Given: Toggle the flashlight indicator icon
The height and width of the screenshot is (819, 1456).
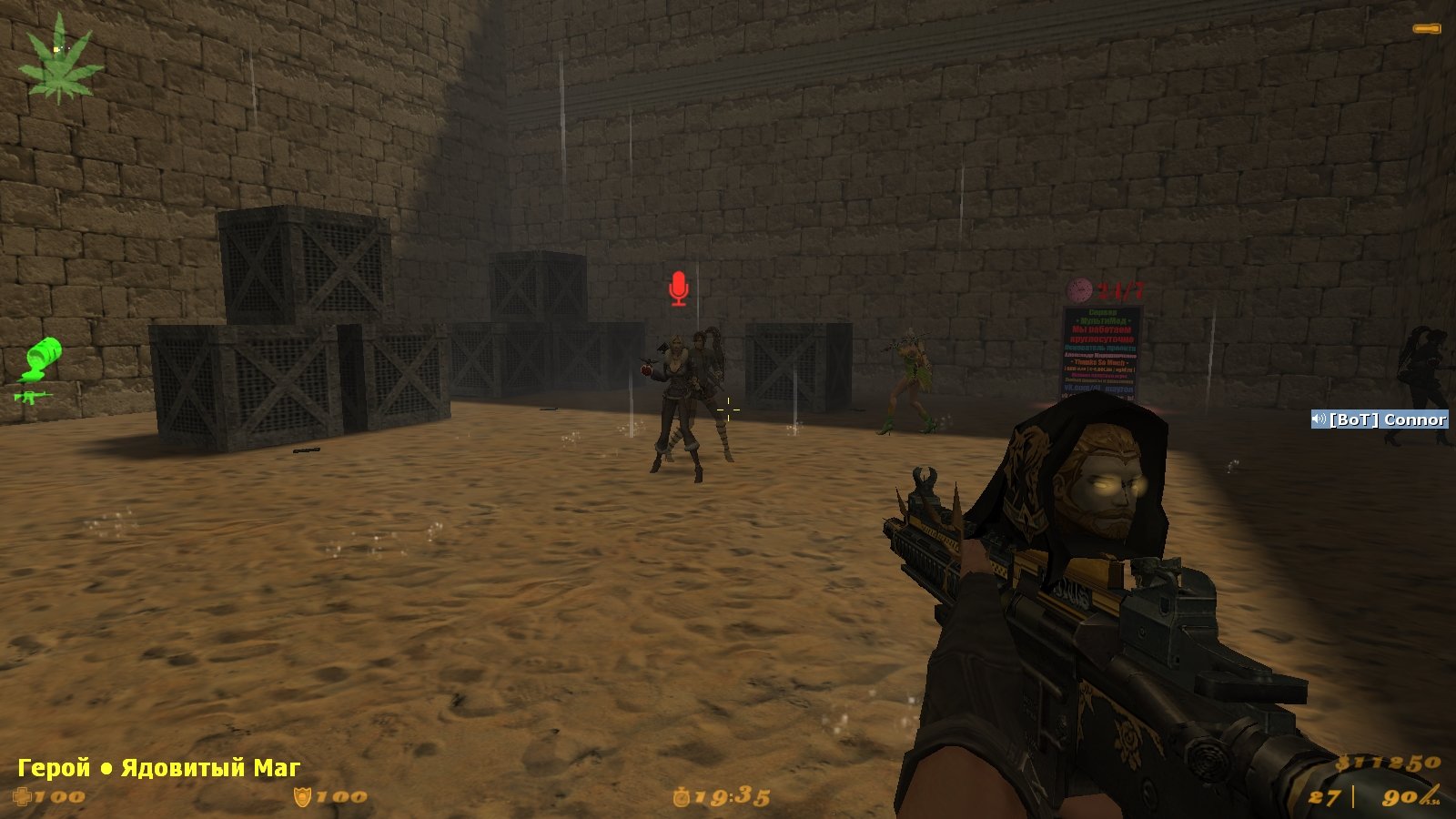Looking at the screenshot, I should pos(1426,29).
